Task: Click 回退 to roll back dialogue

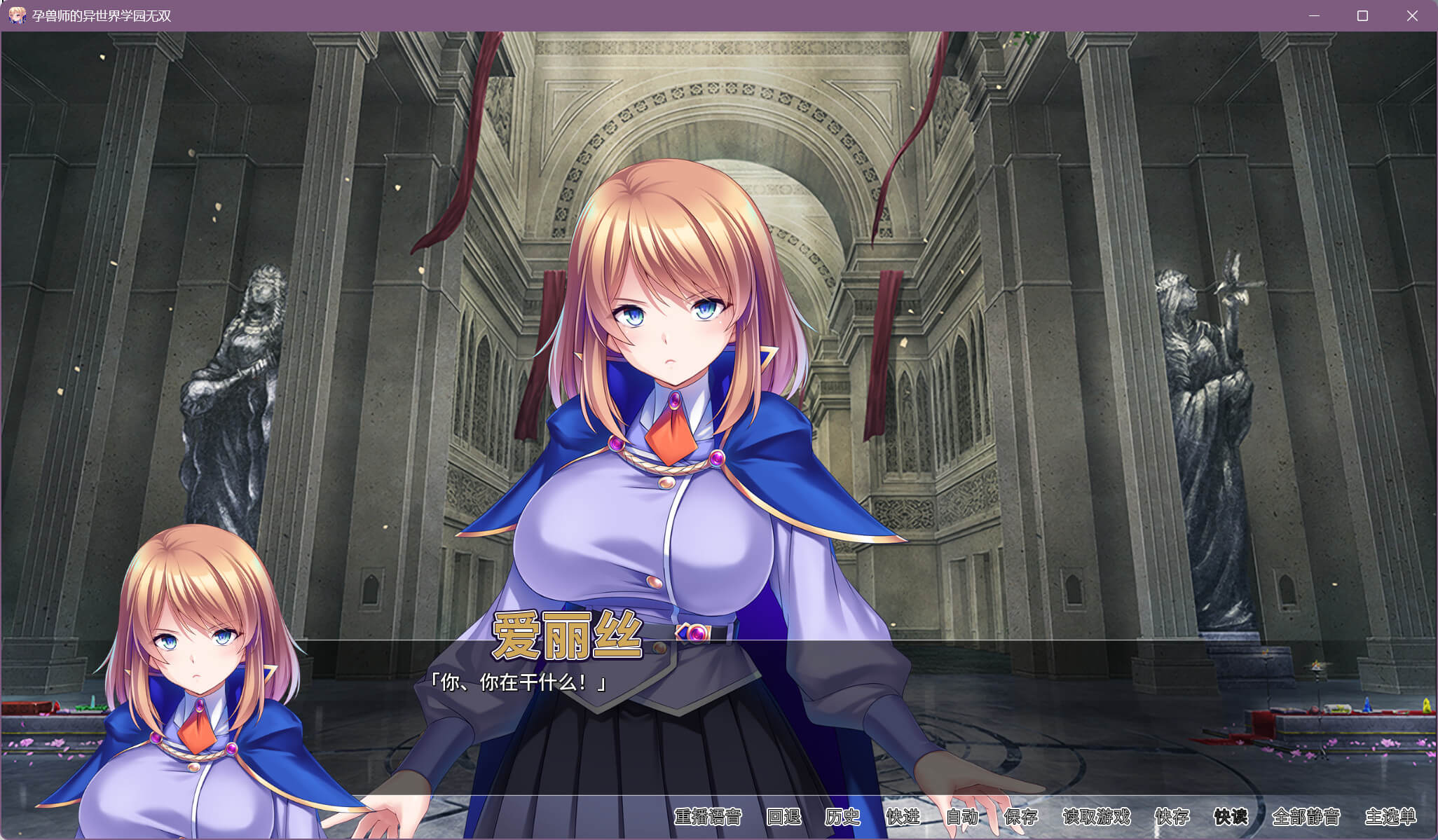Action: pos(783,817)
